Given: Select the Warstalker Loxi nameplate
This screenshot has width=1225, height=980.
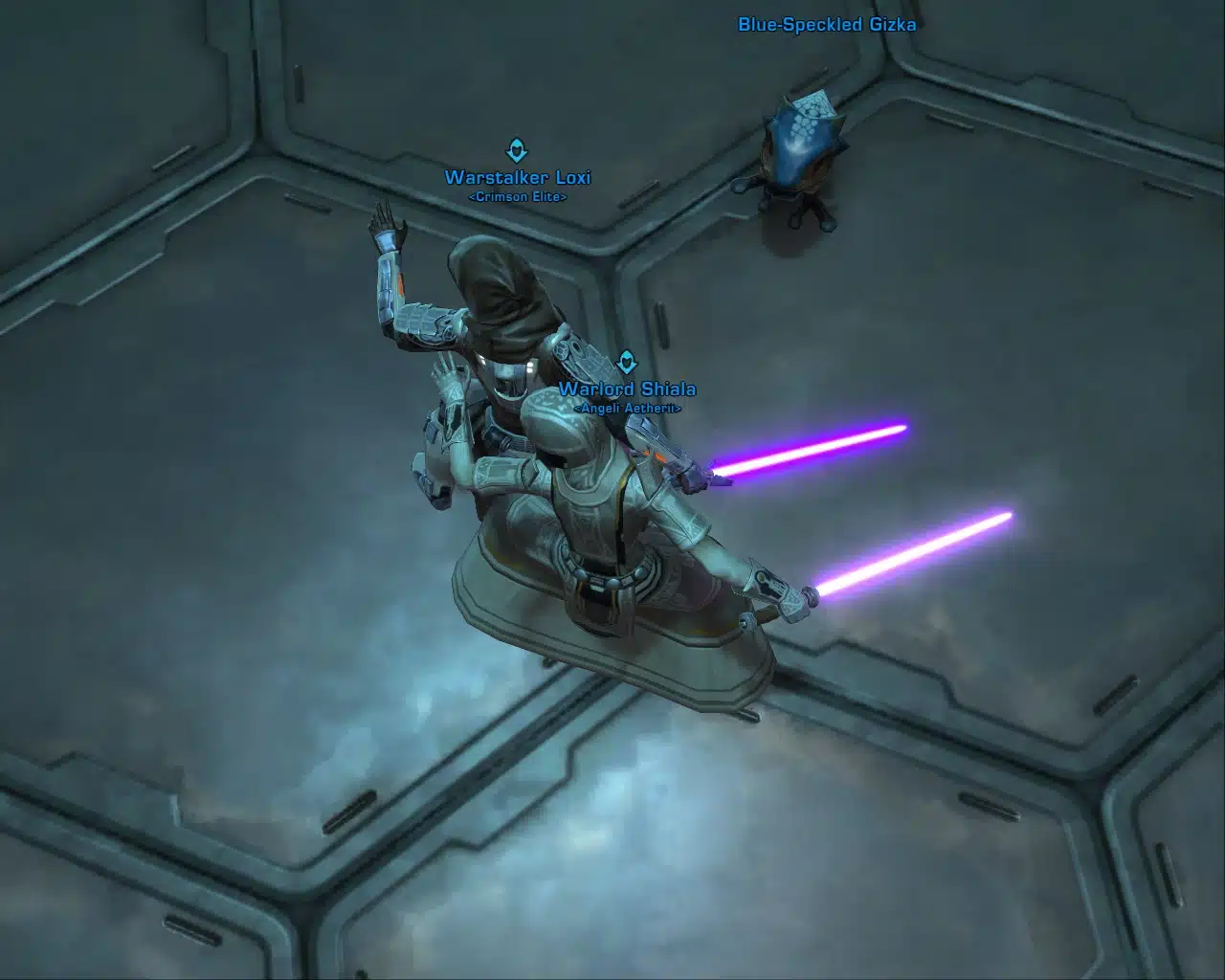Looking at the screenshot, I should [x=518, y=178].
